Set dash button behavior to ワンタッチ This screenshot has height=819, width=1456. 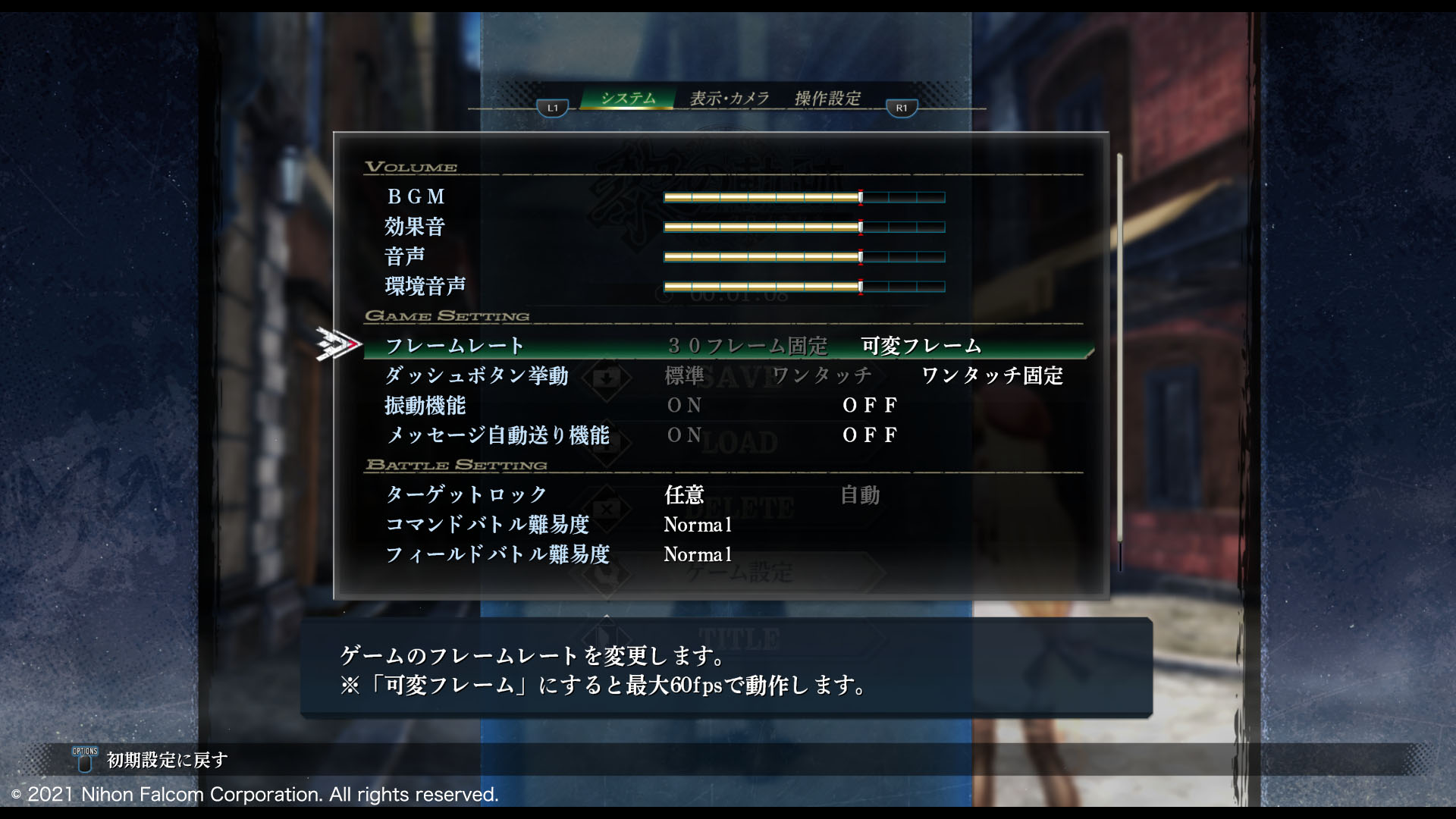point(822,375)
